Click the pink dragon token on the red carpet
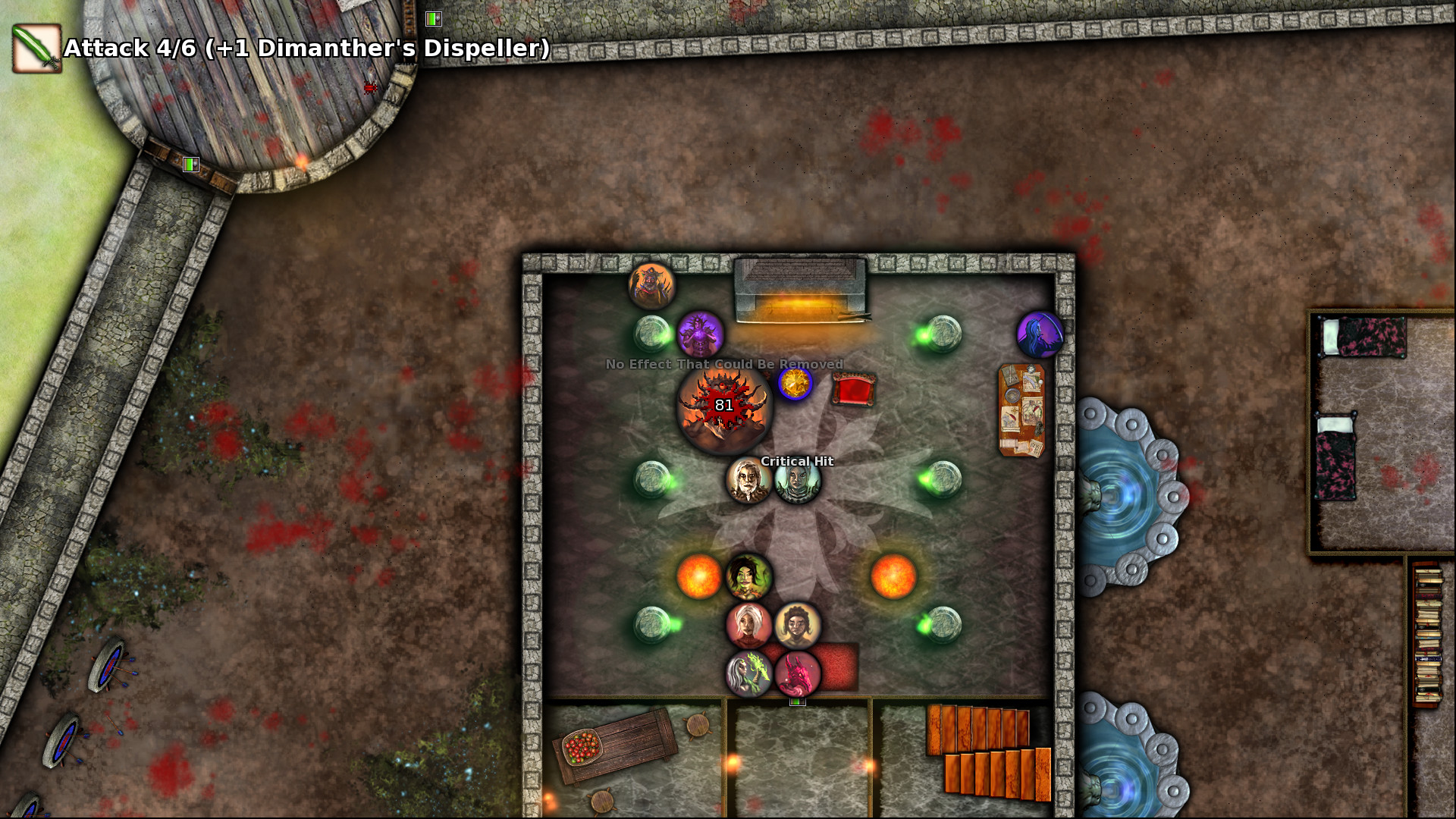The width and height of the screenshot is (1456, 819). [x=796, y=675]
